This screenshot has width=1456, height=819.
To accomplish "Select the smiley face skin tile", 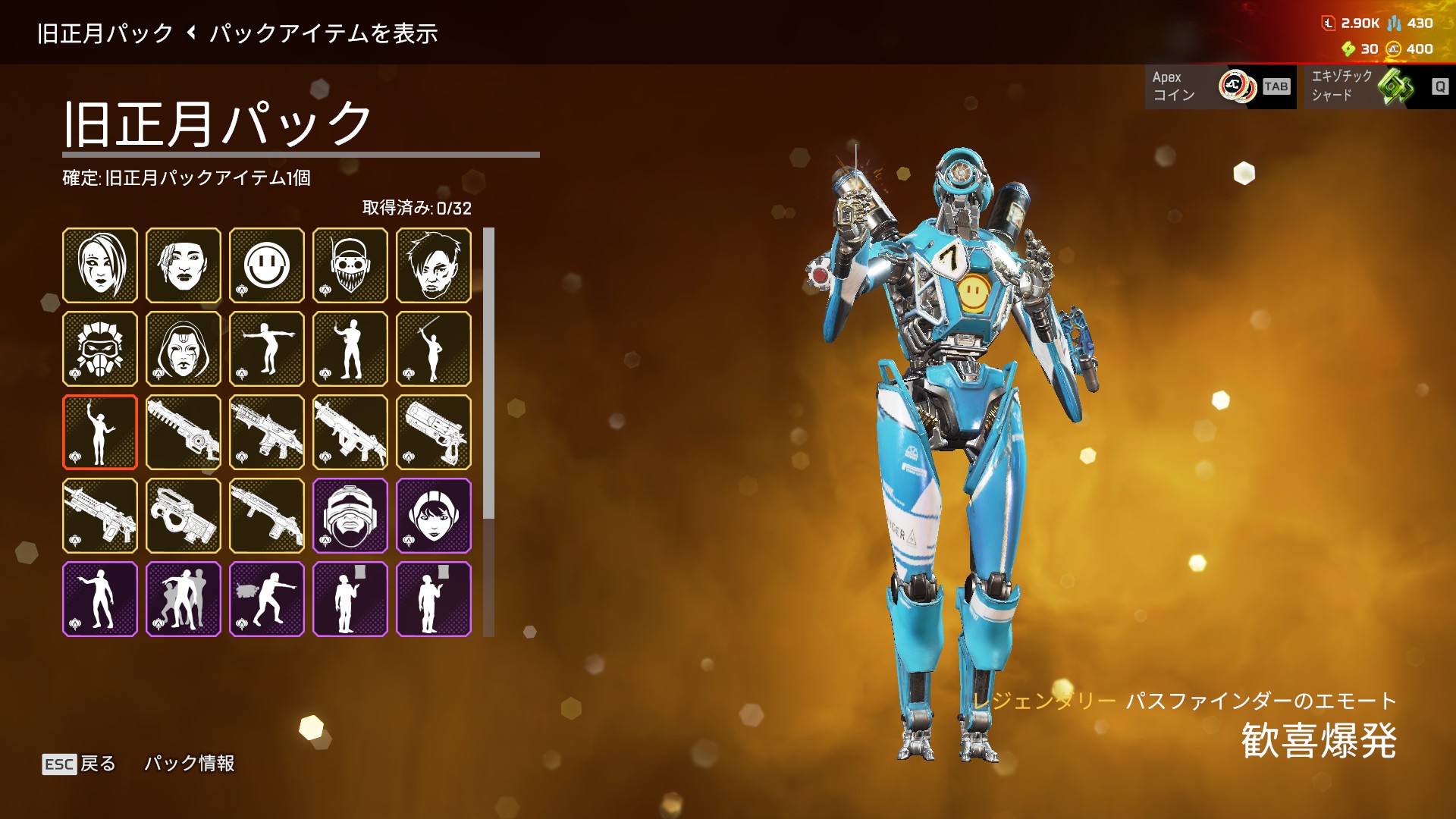I will (x=266, y=265).
